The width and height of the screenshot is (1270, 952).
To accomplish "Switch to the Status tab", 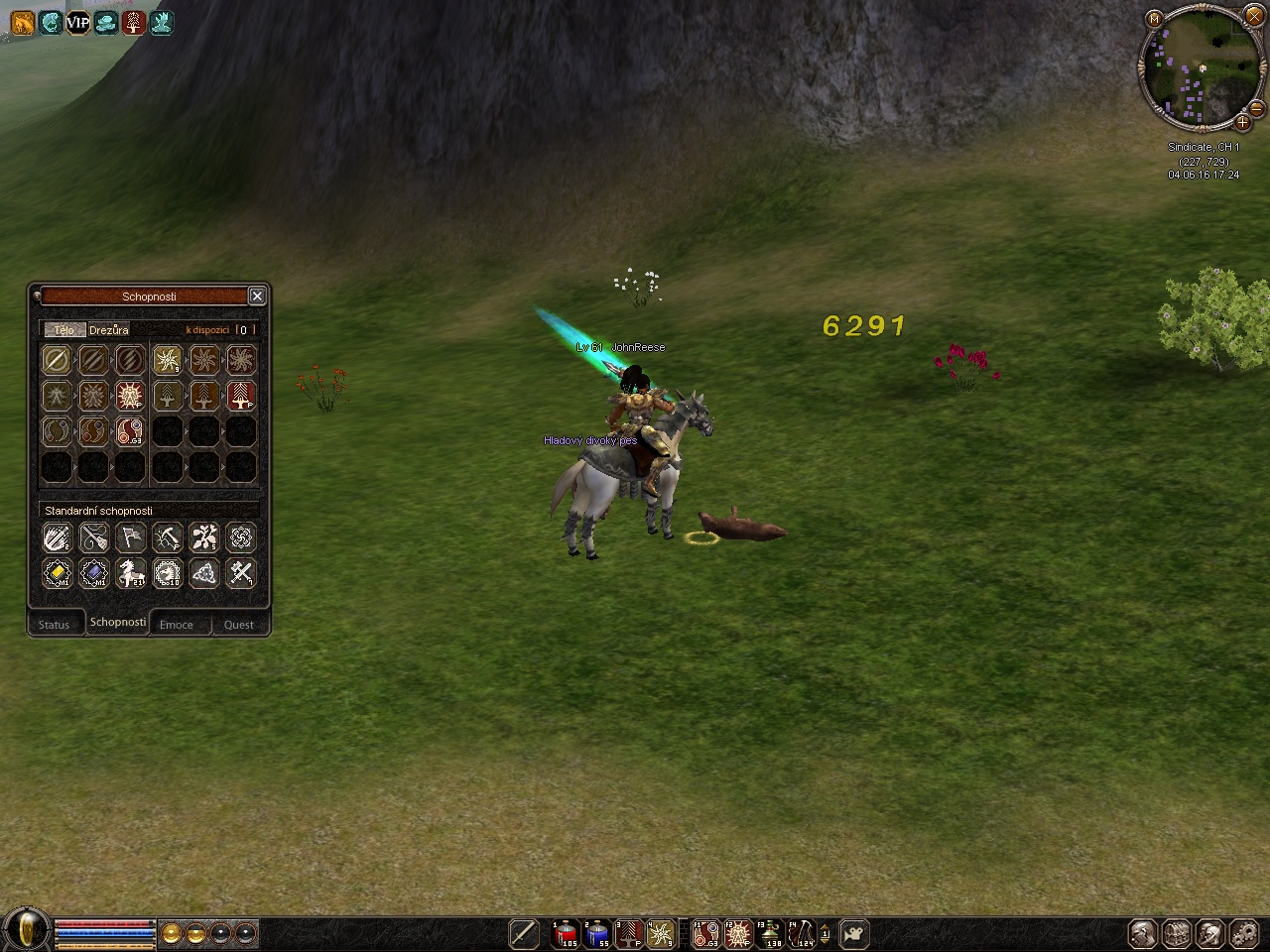I will pyautogui.click(x=55, y=625).
